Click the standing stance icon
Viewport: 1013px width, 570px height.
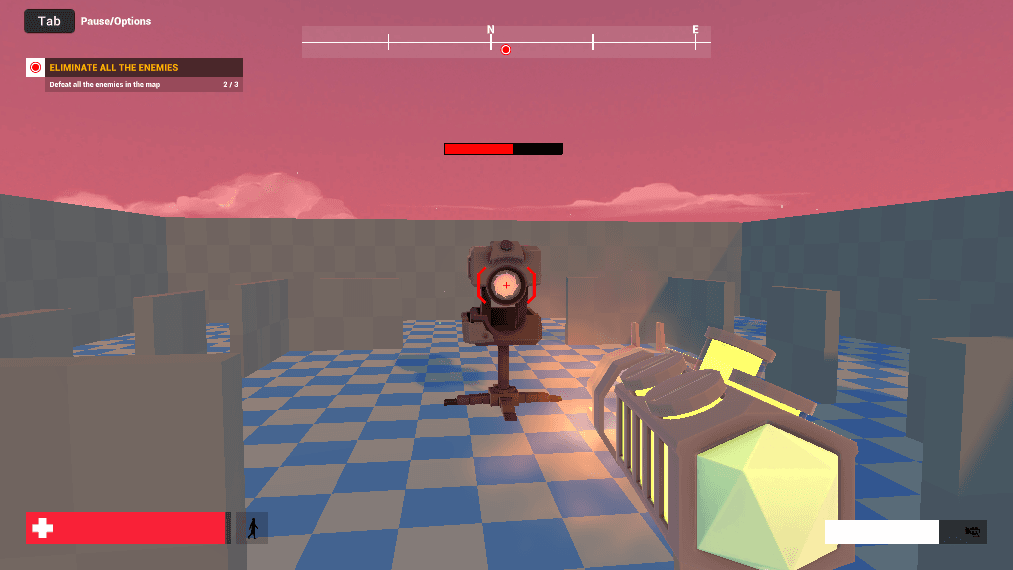pyautogui.click(x=252, y=528)
